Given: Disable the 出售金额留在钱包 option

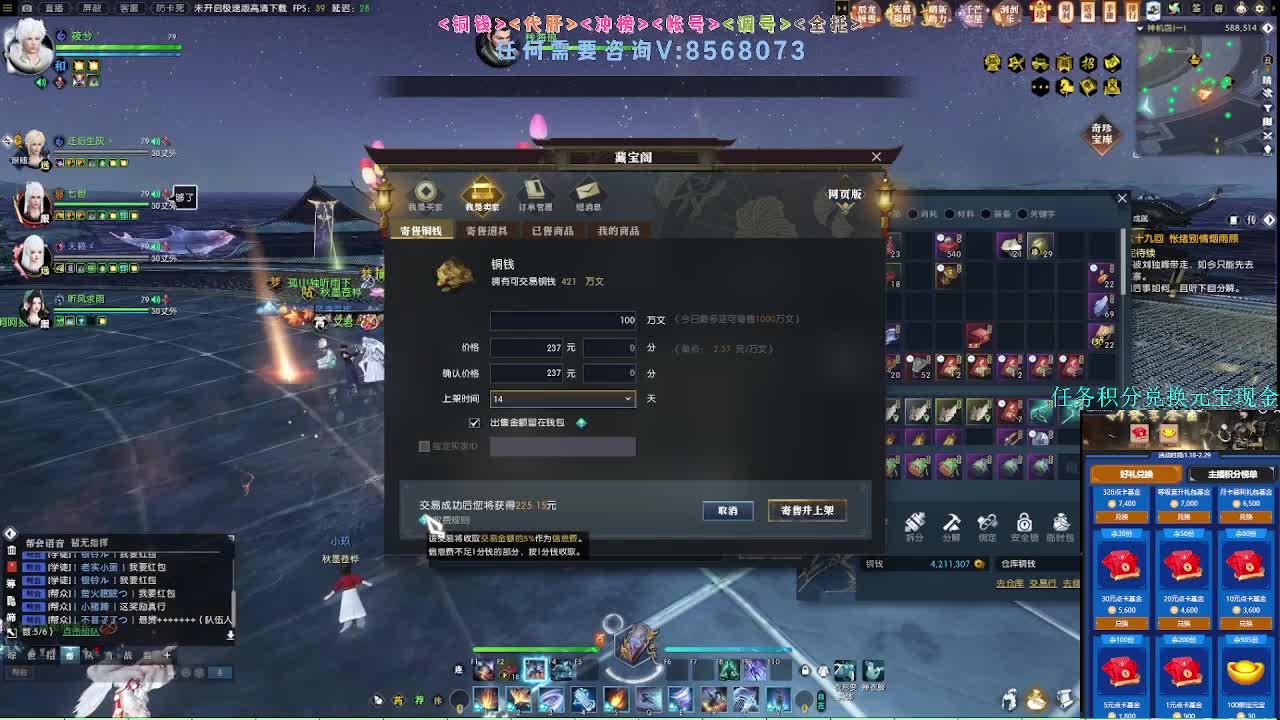Looking at the screenshot, I should [x=476, y=422].
